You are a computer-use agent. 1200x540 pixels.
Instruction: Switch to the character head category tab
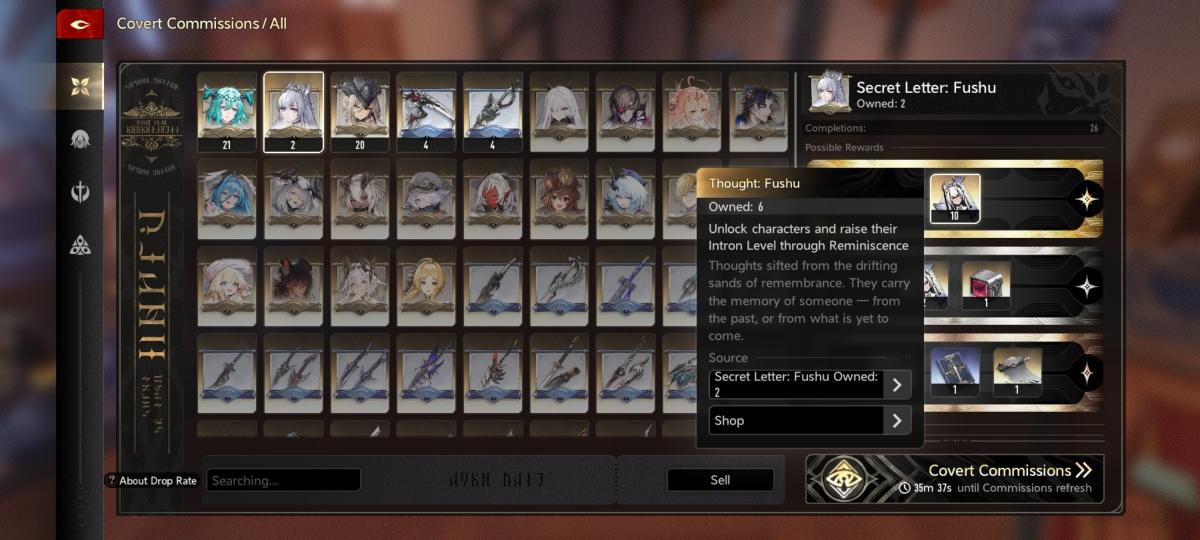click(x=80, y=139)
